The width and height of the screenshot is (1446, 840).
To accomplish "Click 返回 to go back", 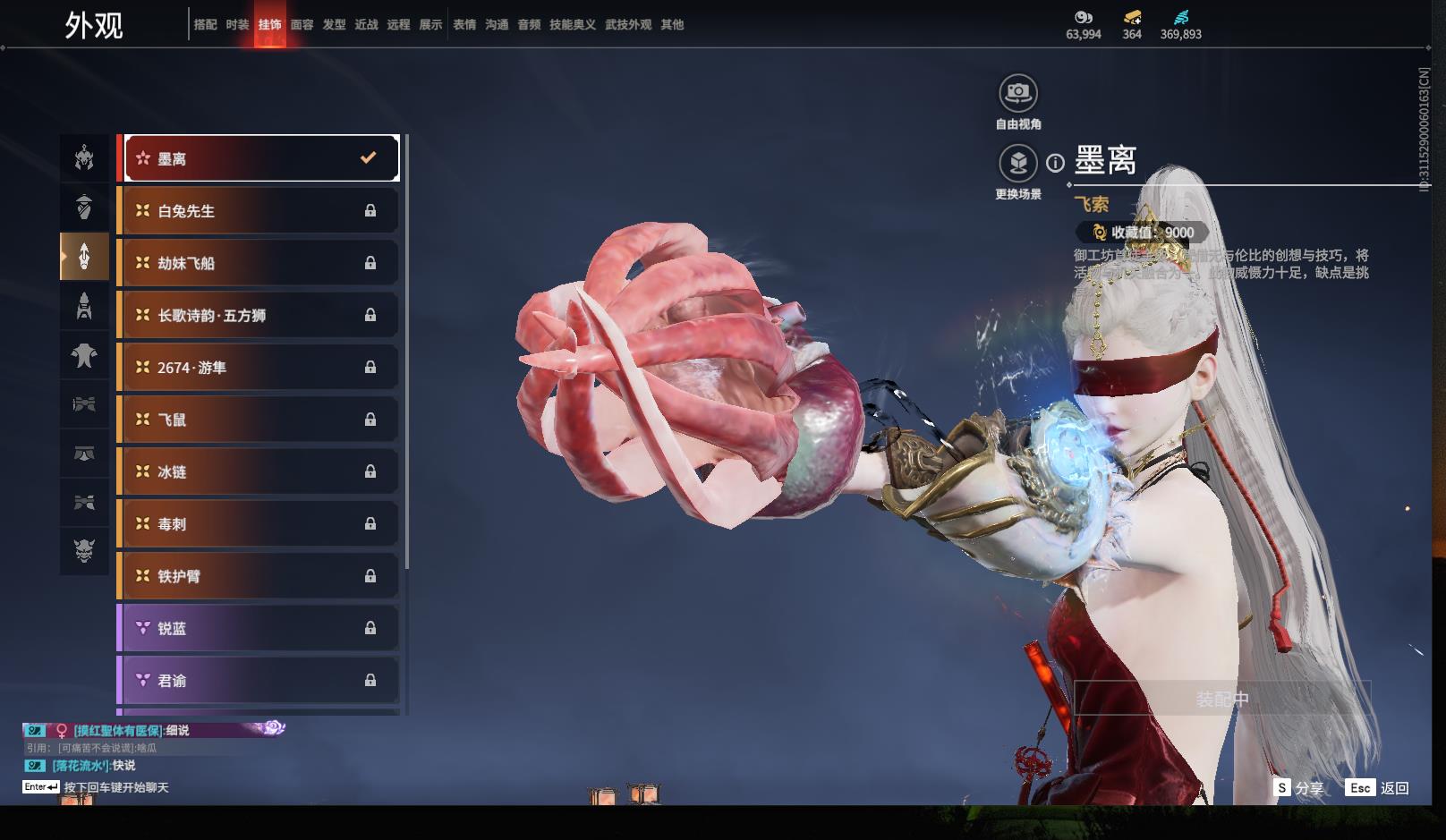I will pyautogui.click(x=1378, y=788).
